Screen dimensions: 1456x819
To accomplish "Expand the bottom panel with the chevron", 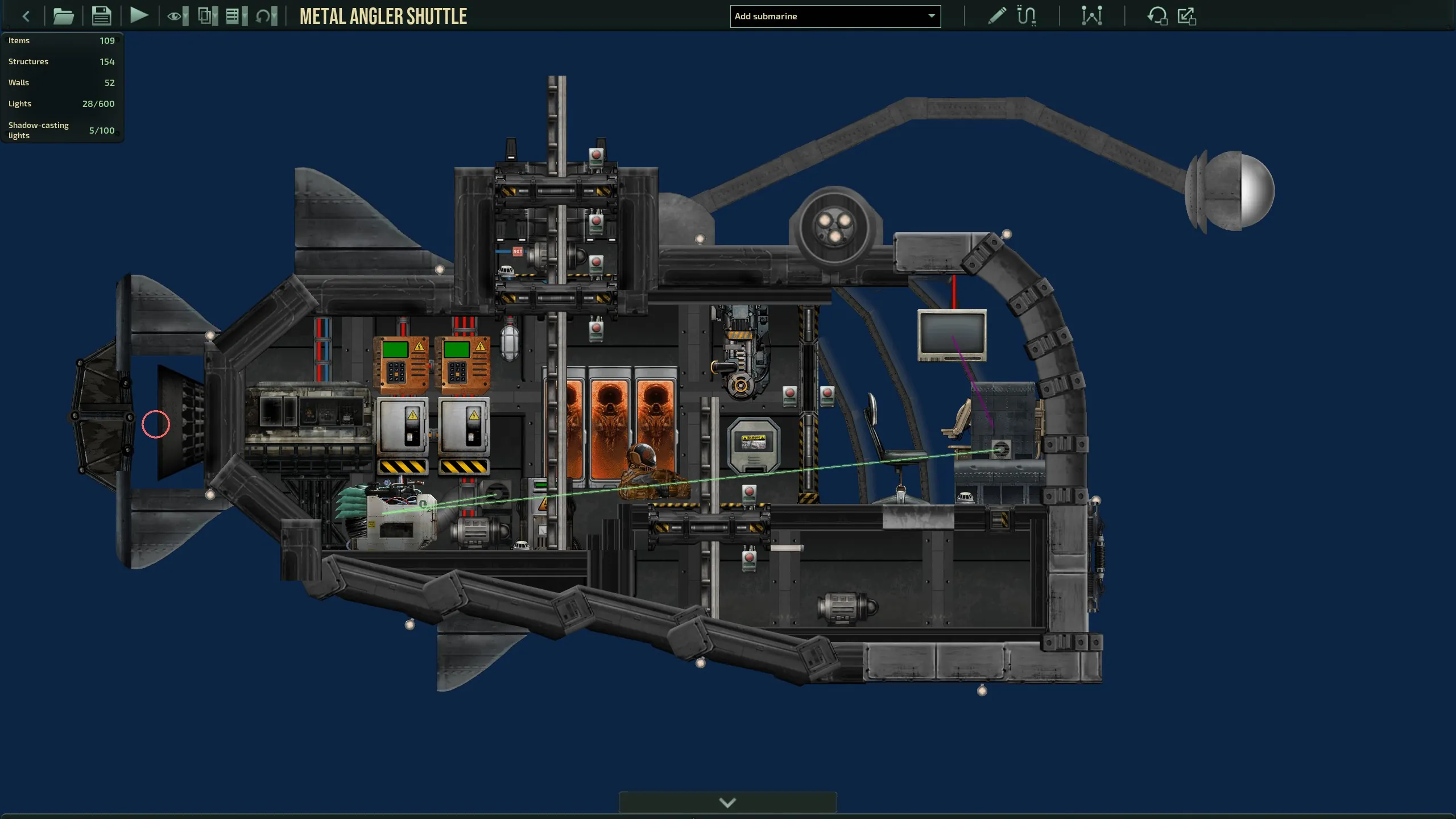I will click(727, 802).
